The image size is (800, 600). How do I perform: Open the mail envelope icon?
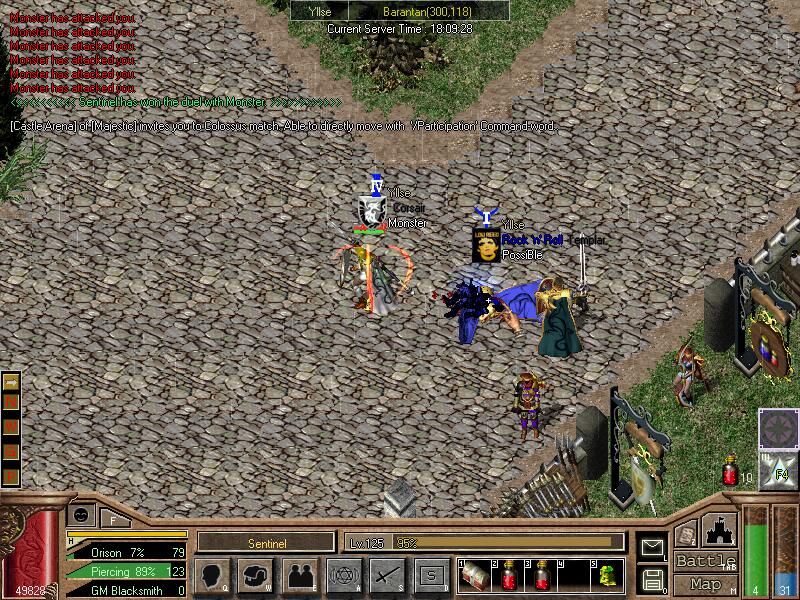pos(651,547)
